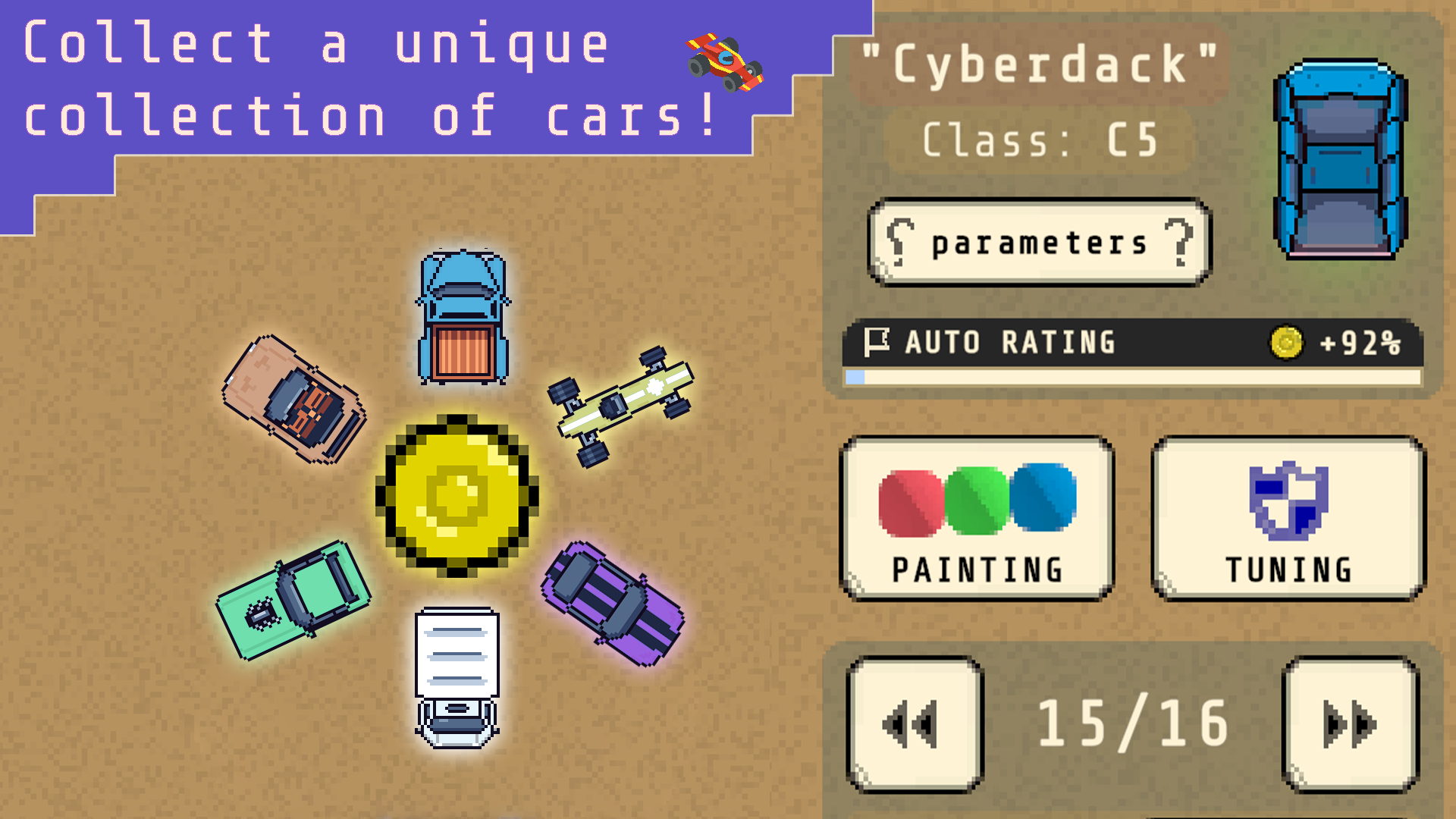The width and height of the screenshot is (1456, 819).
Task: Select the Class: C5 label
Action: (1037, 139)
